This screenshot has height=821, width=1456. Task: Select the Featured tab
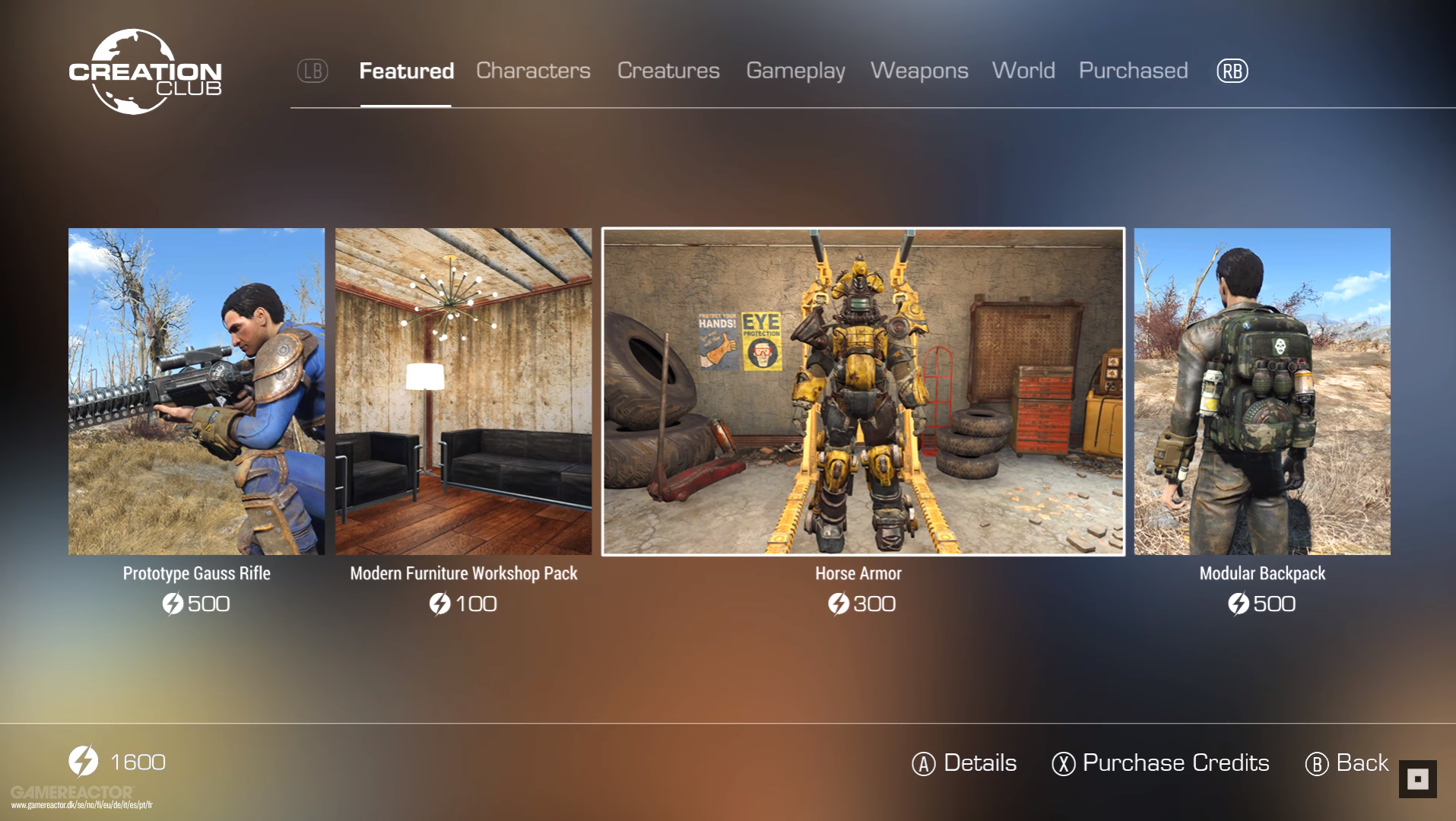406,71
